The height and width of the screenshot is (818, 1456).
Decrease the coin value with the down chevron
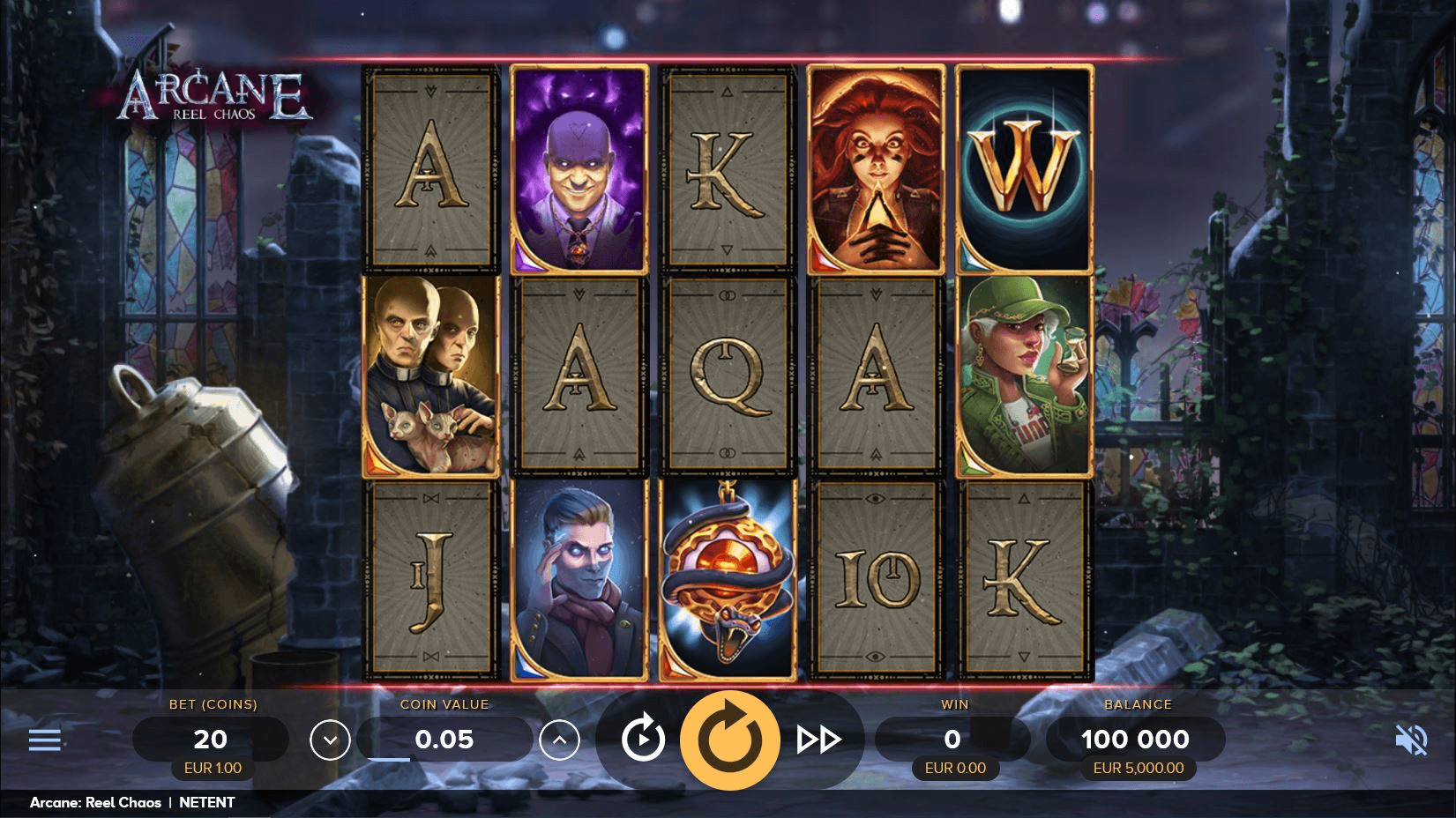coord(331,739)
